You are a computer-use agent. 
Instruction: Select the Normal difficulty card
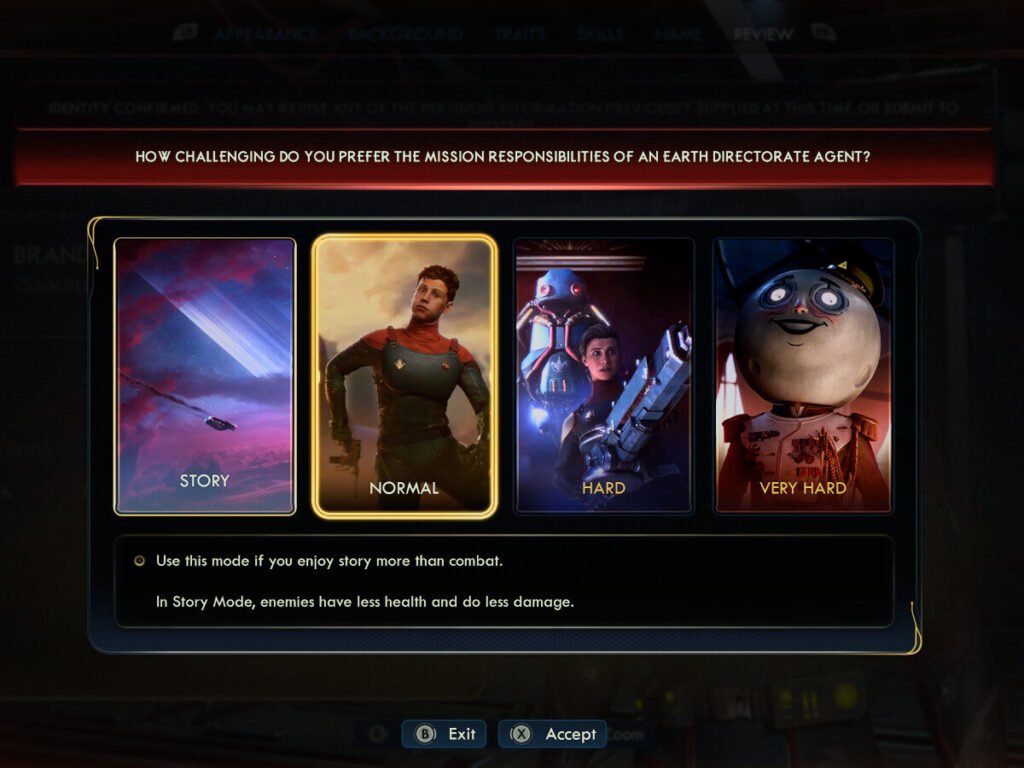tap(404, 376)
